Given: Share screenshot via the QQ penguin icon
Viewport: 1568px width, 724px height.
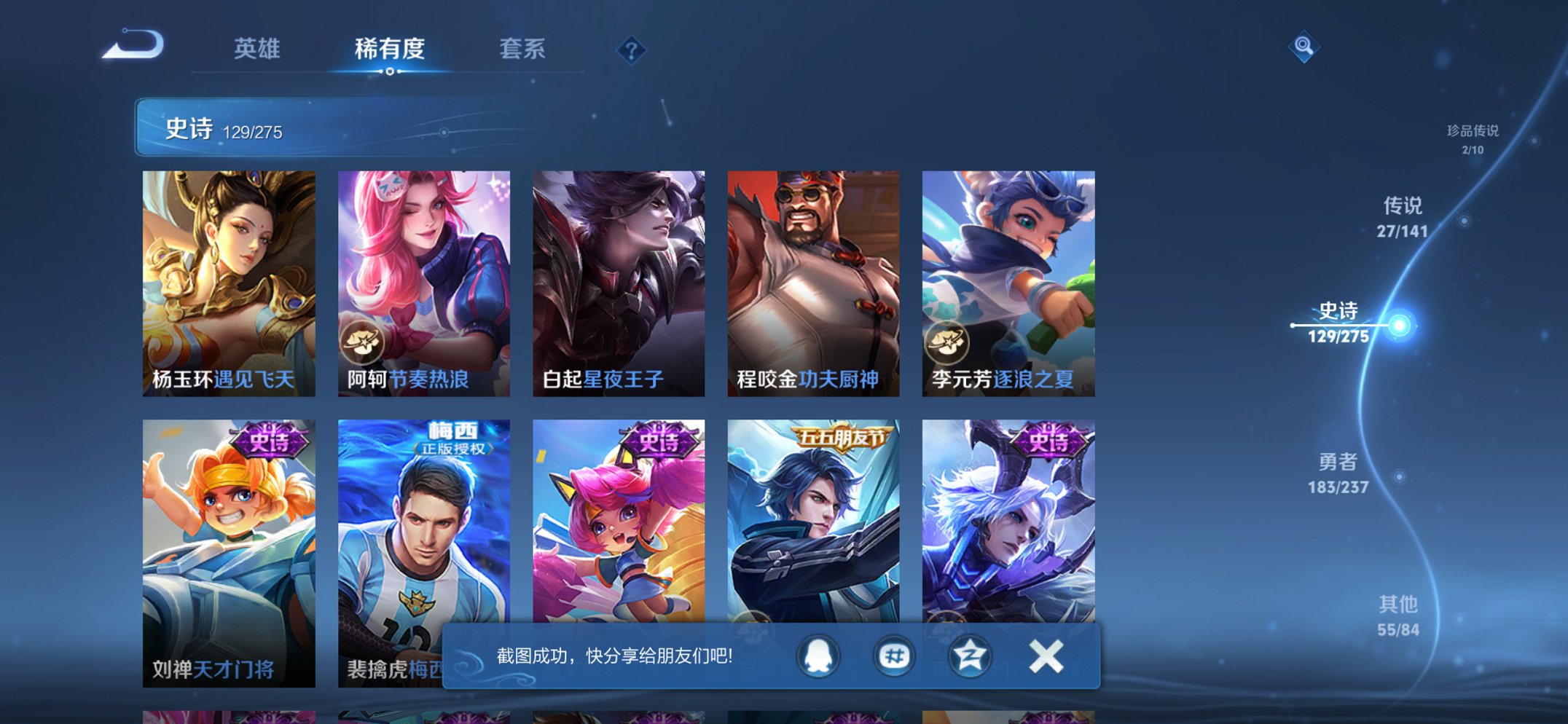Looking at the screenshot, I should [818, 656].
